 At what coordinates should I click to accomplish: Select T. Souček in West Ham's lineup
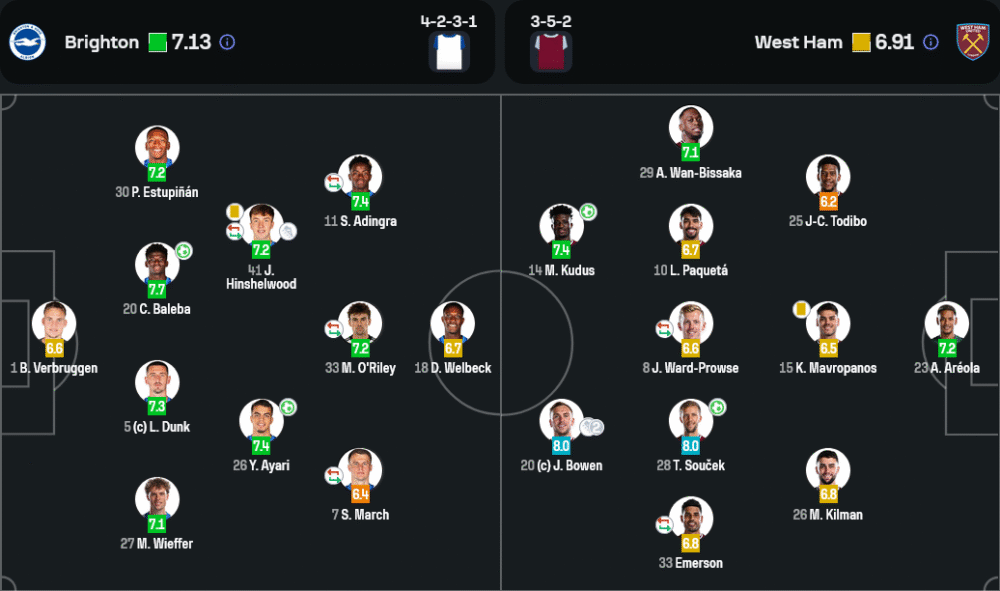coord(691,421)
